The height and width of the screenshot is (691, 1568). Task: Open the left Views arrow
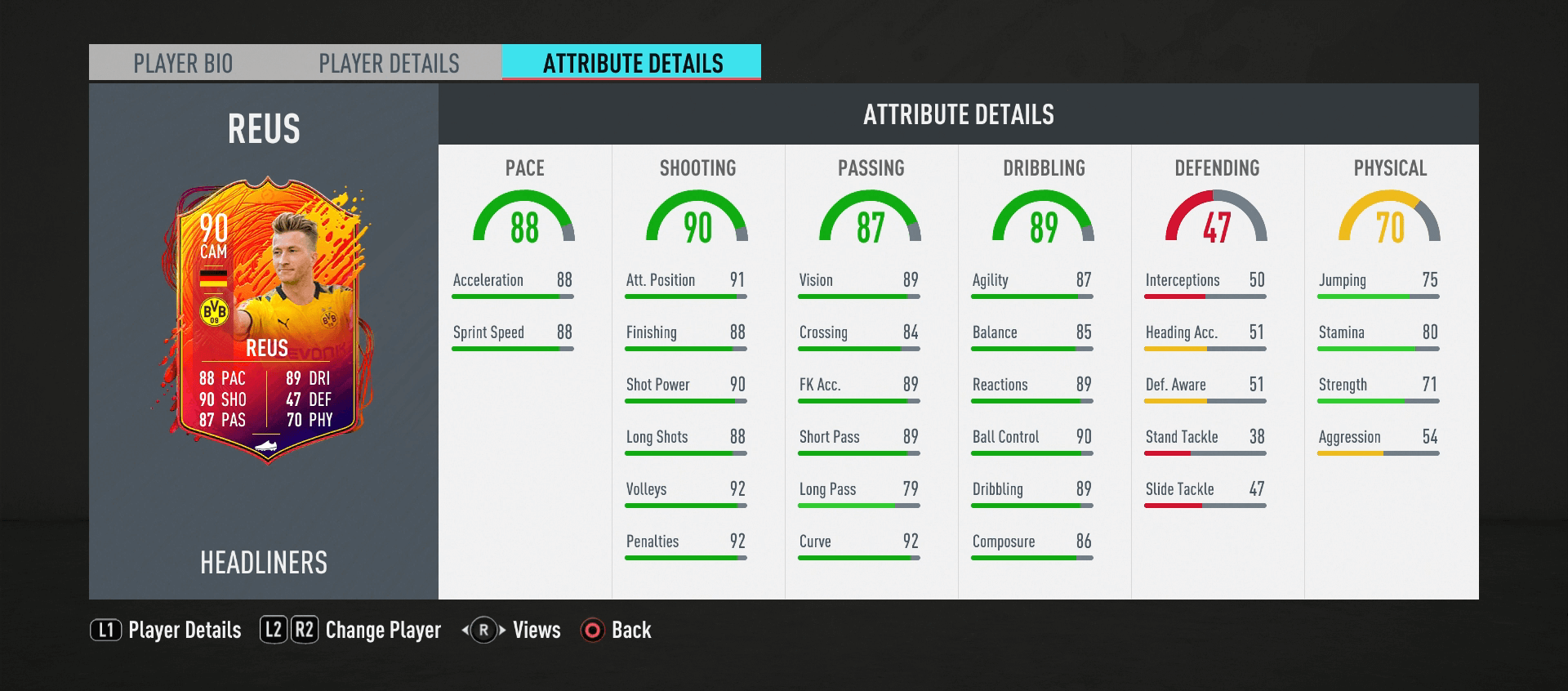click(x=463, y=631)
